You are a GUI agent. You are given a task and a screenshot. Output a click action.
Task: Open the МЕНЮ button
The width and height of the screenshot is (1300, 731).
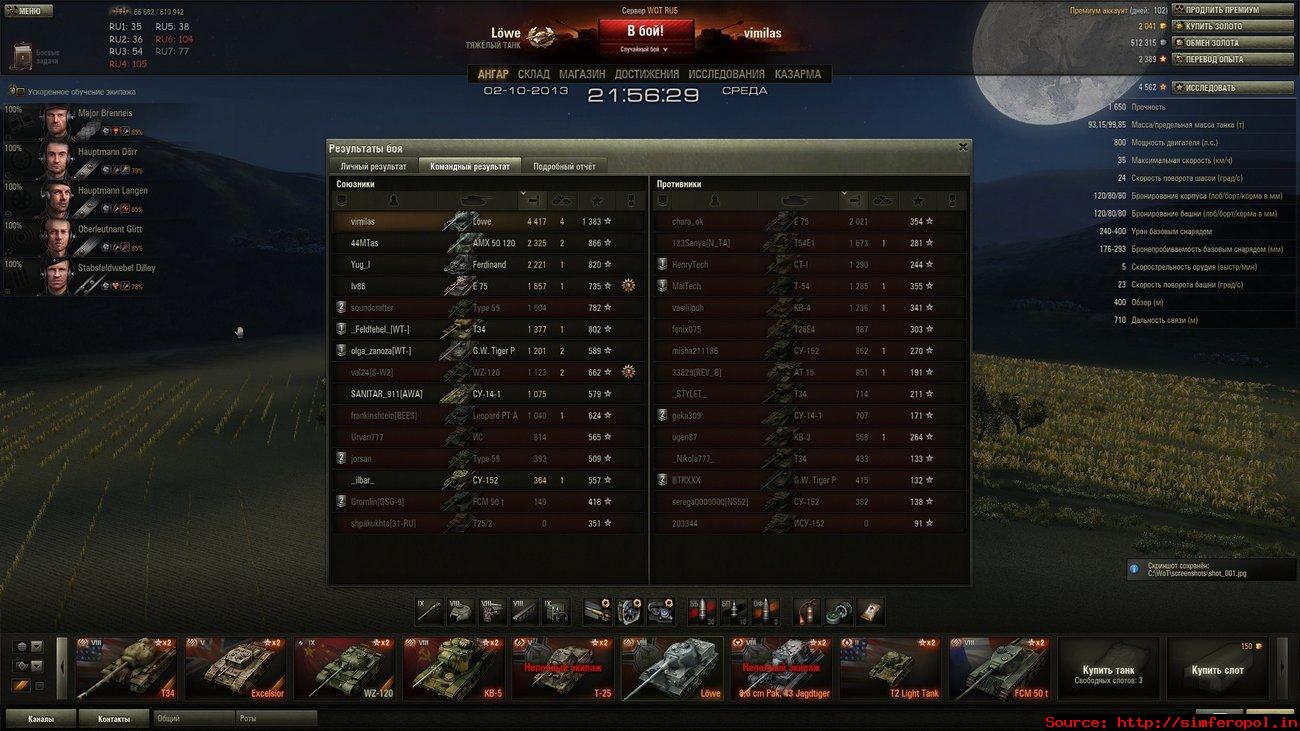[x=29, y=11]
